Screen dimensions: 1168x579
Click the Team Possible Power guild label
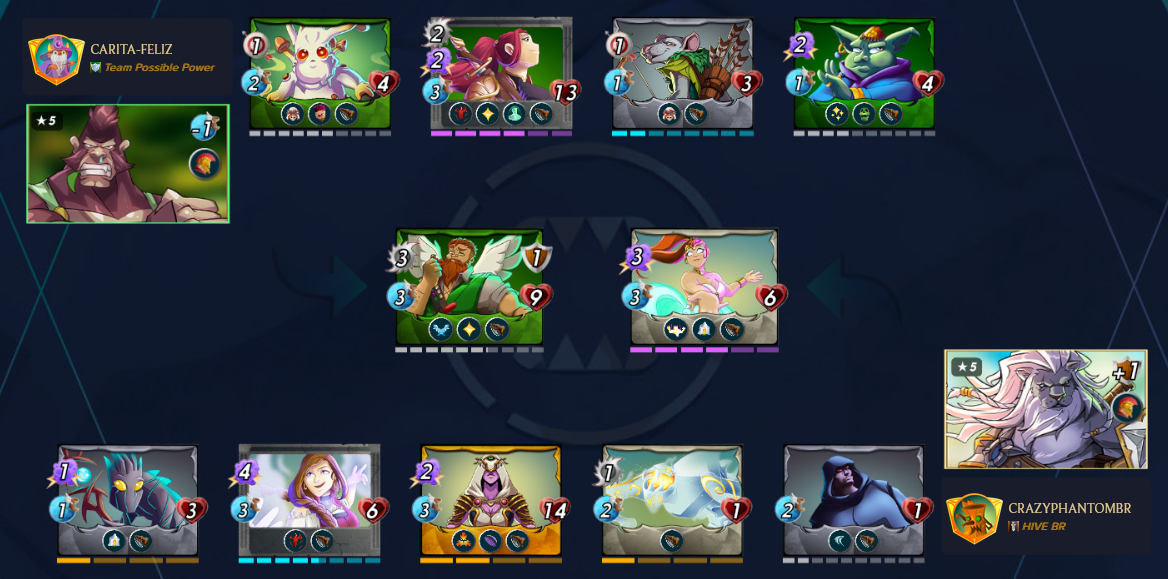[x=159, y=68]
